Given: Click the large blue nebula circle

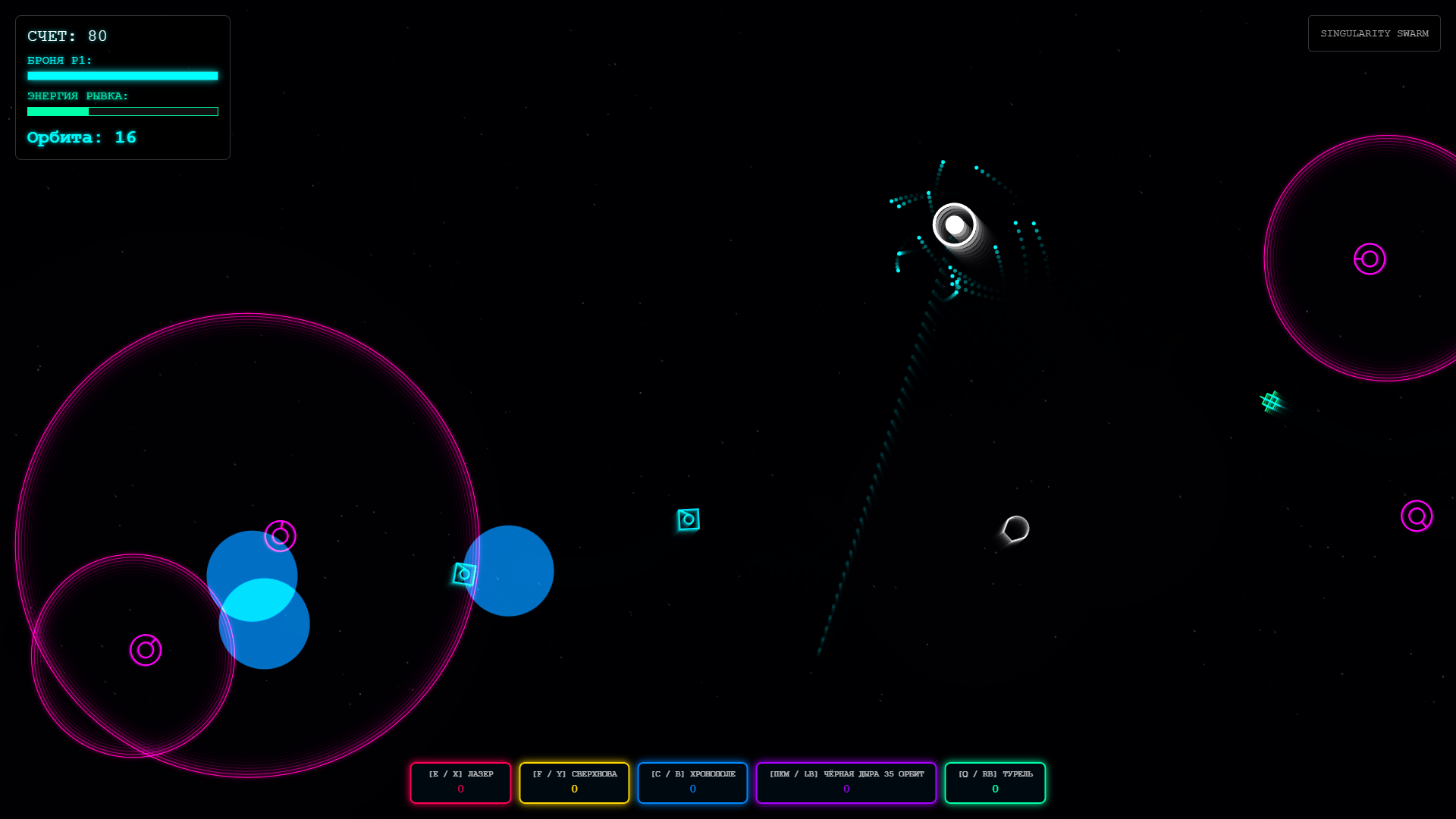Looking at the screenshot, I should [x=510, y=571].
